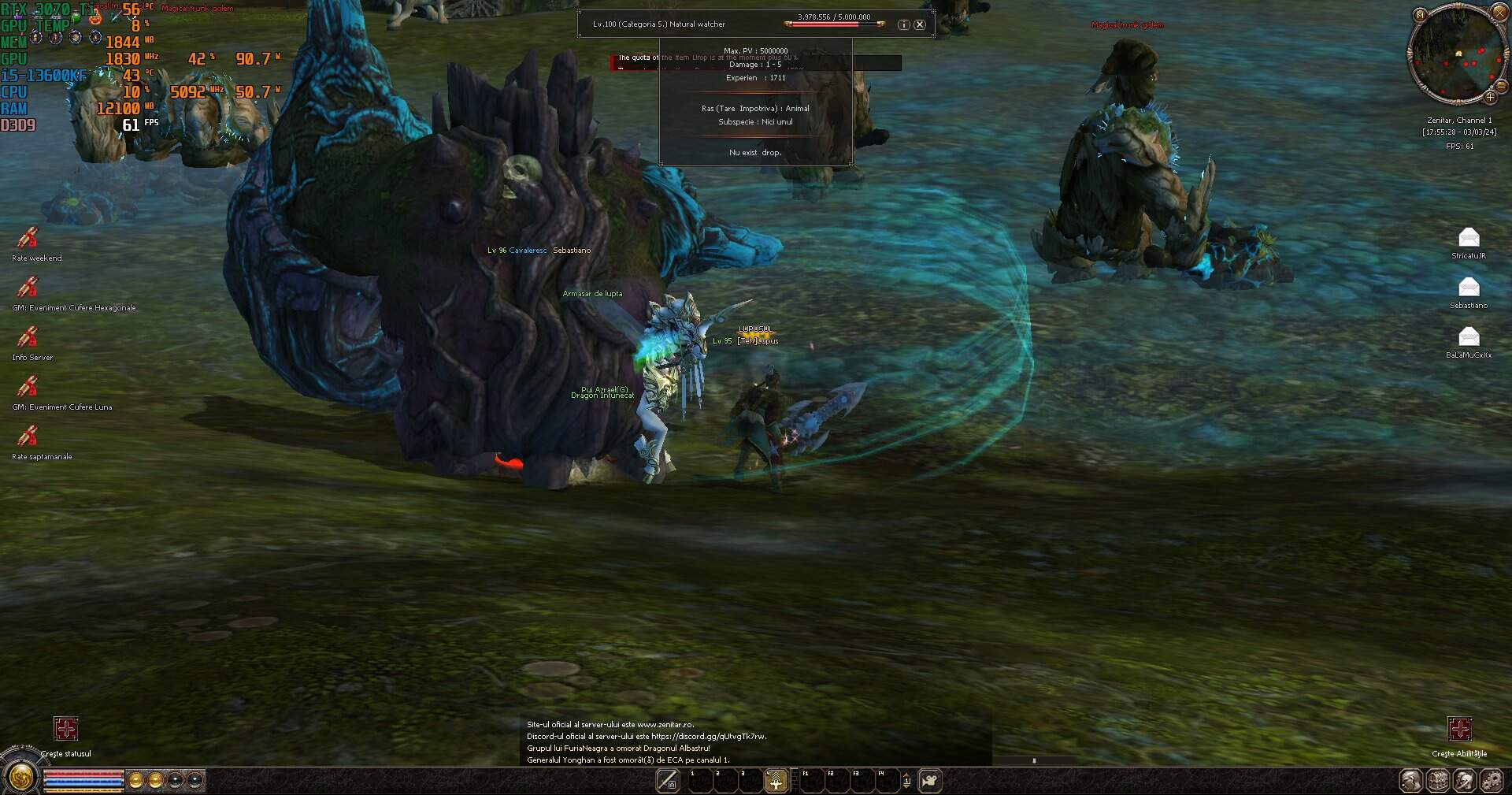The height and width of the screenshot is (795, 1512).
Task: Read the Info Server scroll
Action: (x=28, y=337)
